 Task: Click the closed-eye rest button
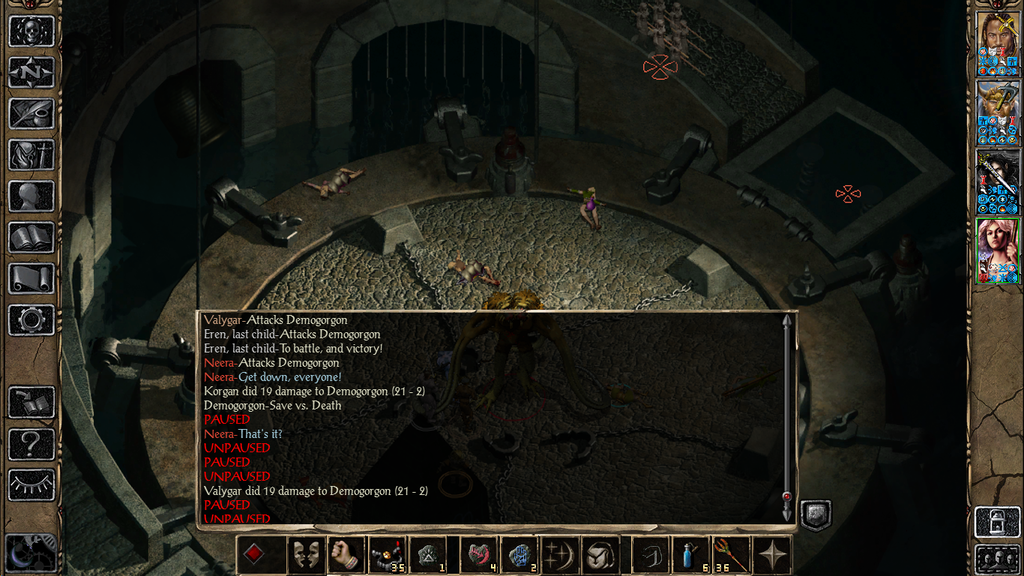(31, 485)
